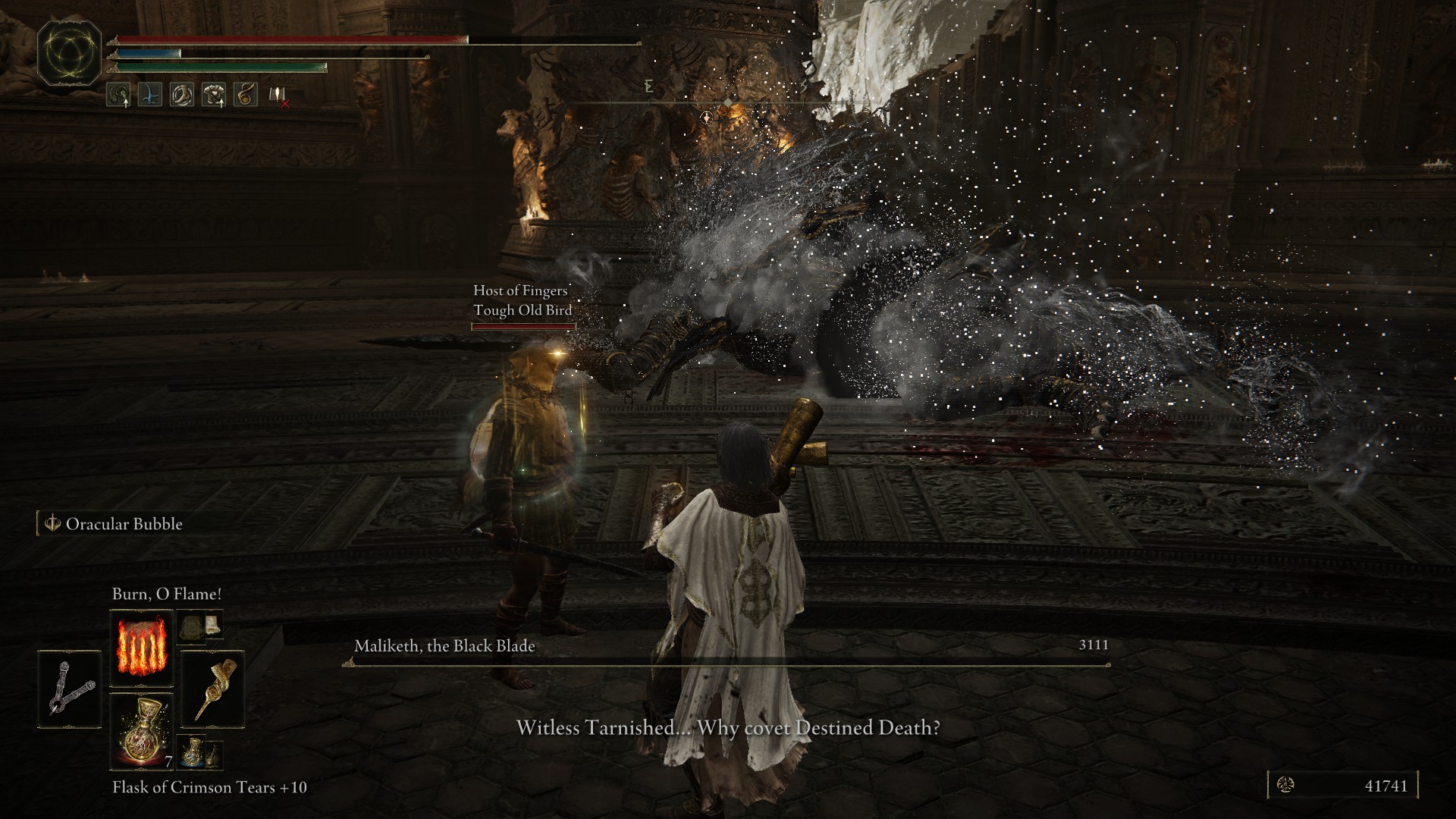1456x819 pixels.
Task: Select the Burn, O Flame! incantation slot
Action: tap(141, 649)
